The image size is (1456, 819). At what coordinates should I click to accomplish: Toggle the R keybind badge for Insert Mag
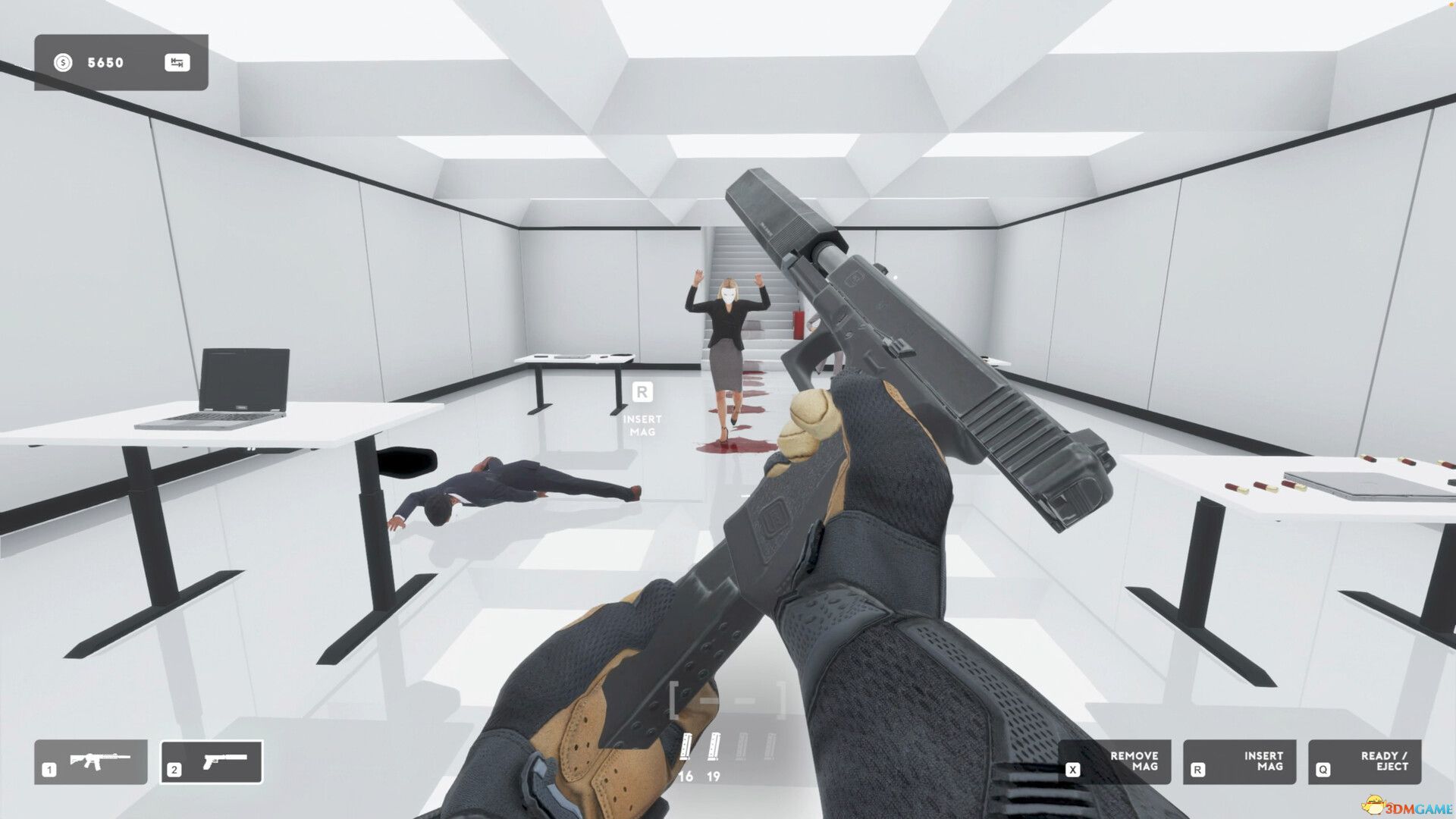pyautogui.click(x=1198, y=768)
